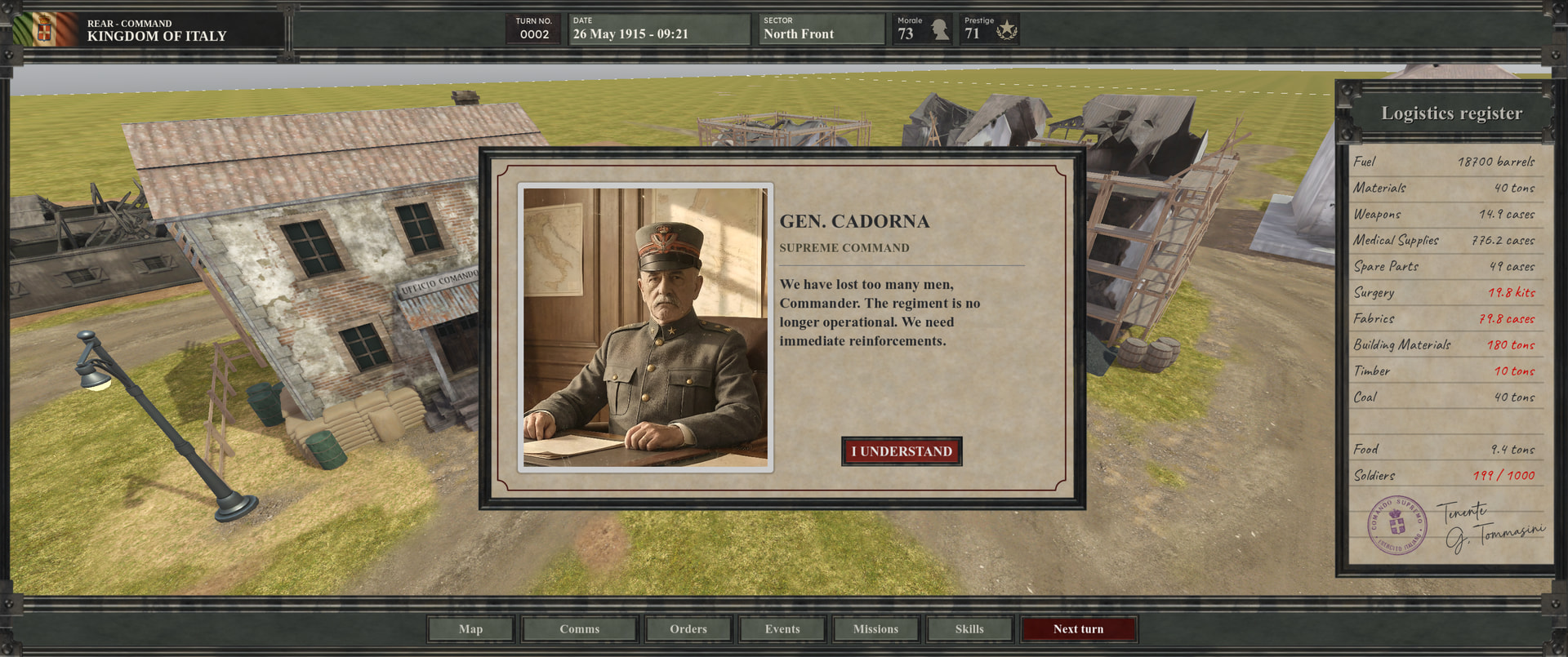Open the Map screen
This screenshot has width=1568, height=657.
[470, 629]
